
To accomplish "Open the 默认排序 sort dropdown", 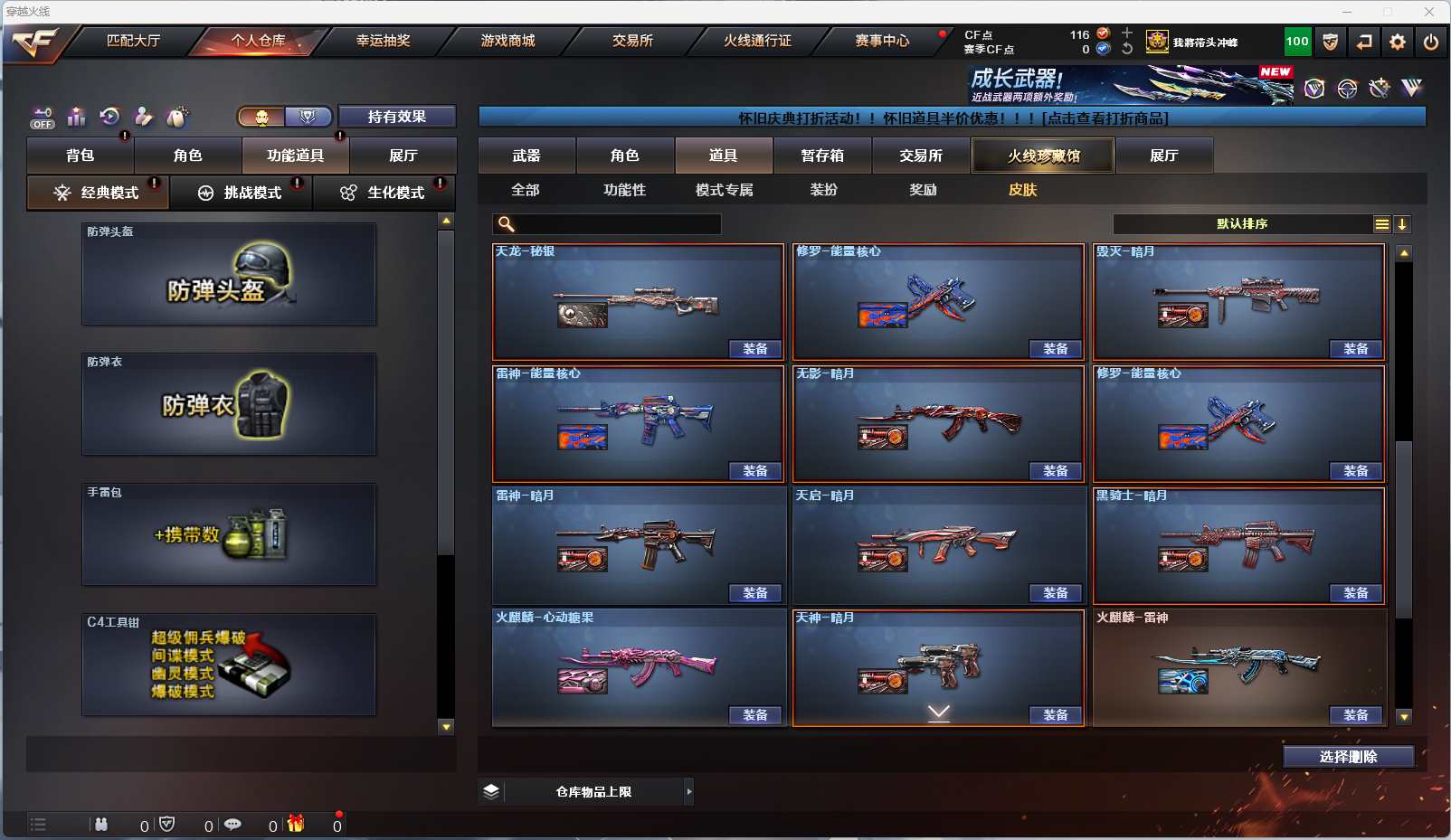I will click(1243, 224).
